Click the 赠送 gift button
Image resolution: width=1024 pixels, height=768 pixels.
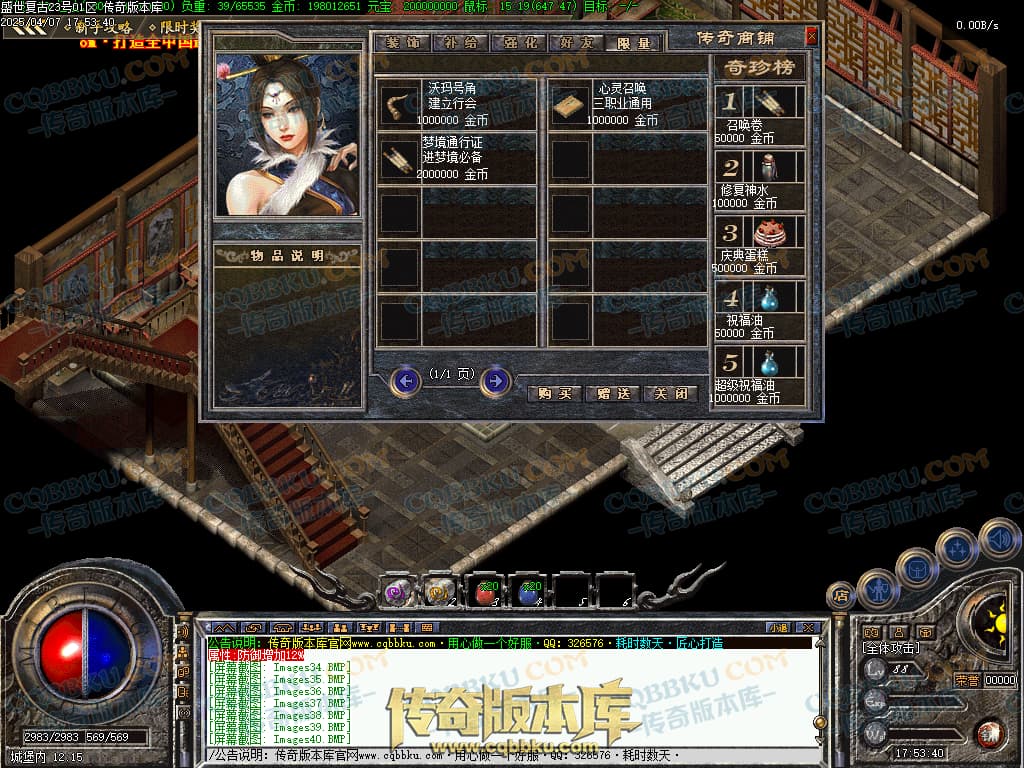coord(611,393)
